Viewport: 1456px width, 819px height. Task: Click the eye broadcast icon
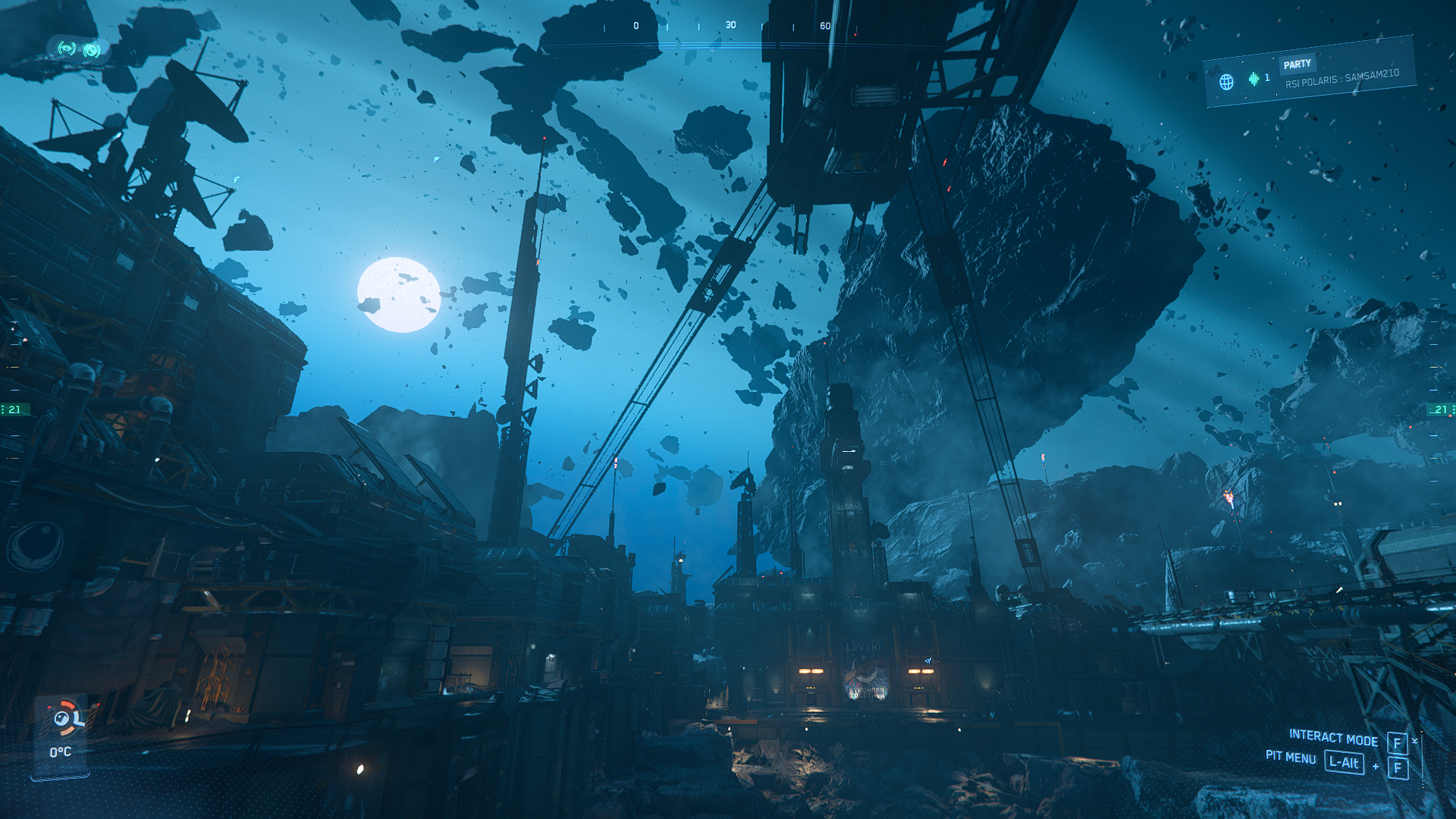[67, 49]
